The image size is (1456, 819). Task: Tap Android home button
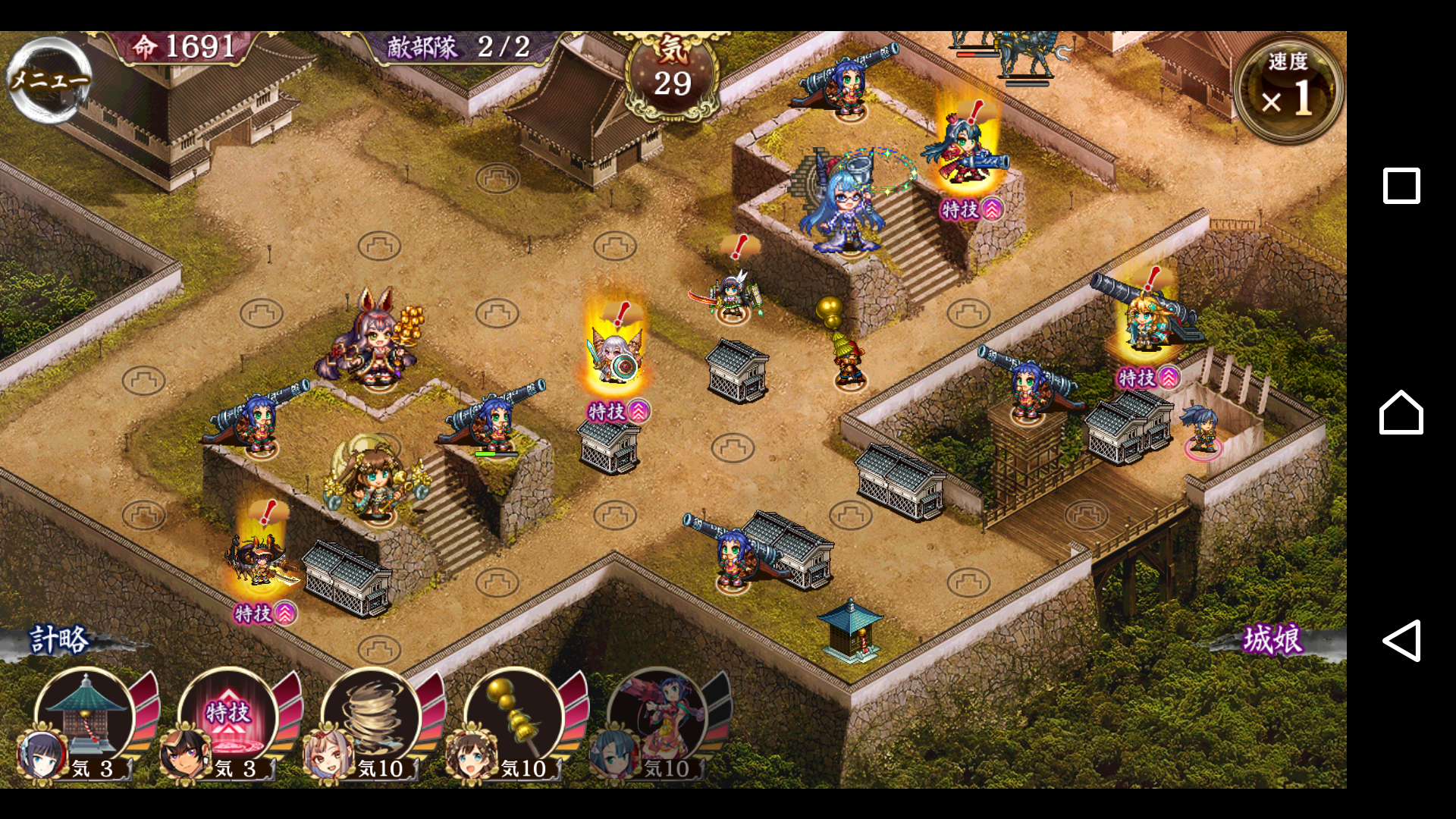[x=1401, y=413]
